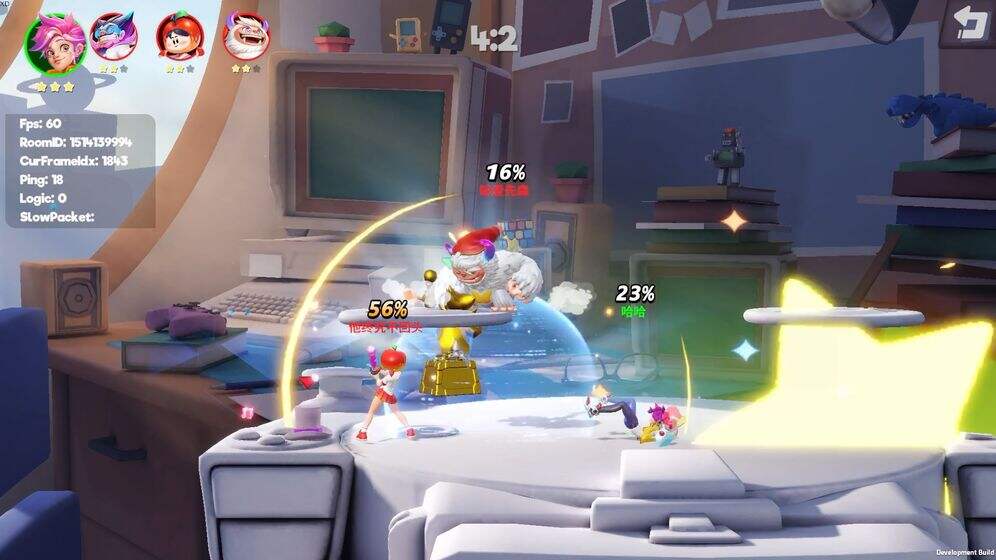The width and height of the screenshot is (996, 560).
Task: Click the return arrow button
Action: [x=969, y=24]
